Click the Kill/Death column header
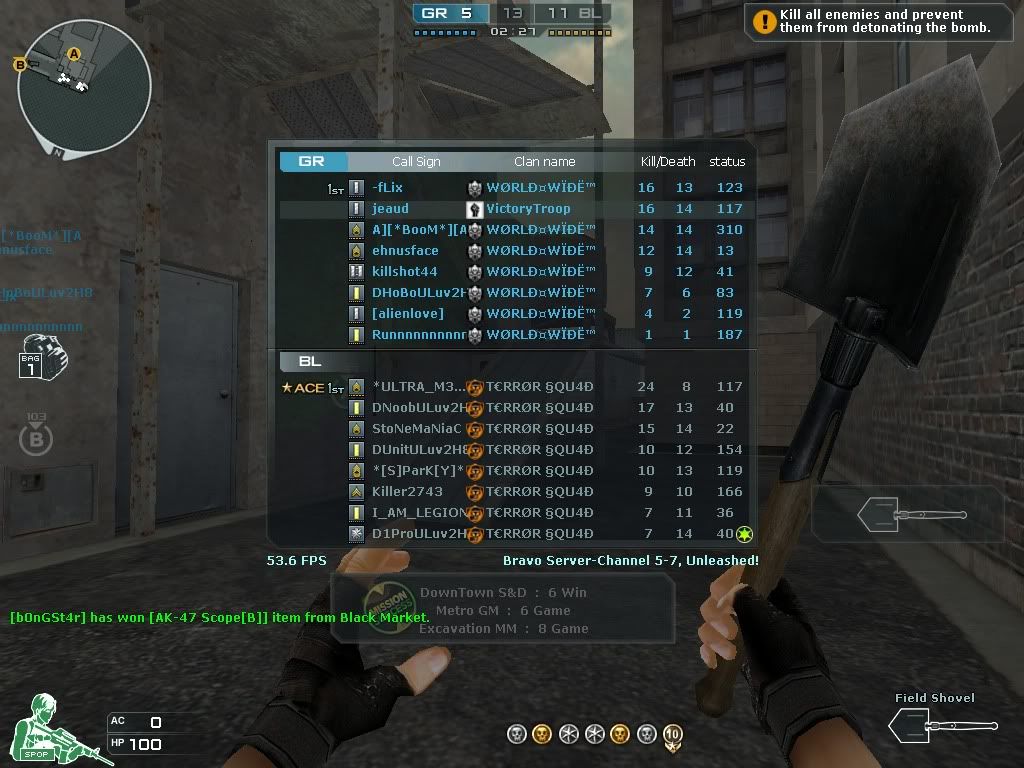This screenshot has height=768, width=1024. click(x=667, y=161)
